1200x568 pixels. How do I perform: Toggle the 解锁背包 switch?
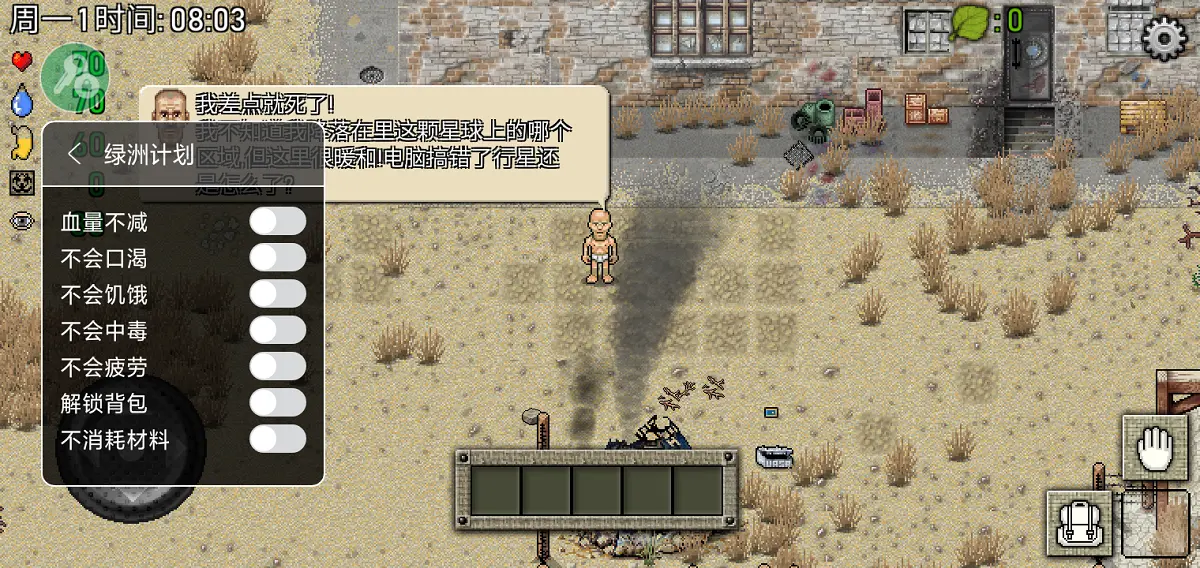click(277, 402)
